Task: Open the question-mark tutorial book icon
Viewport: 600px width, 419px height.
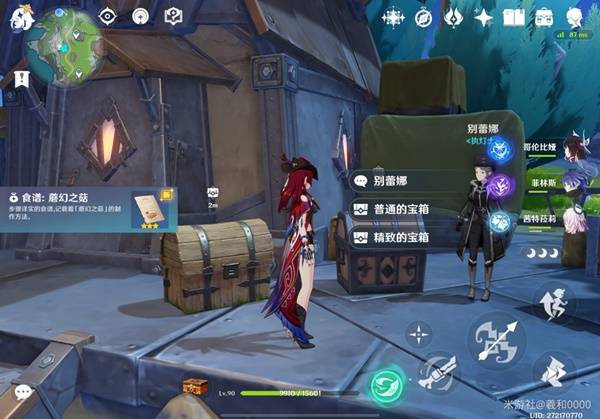Action: click(x=173, y=17)
